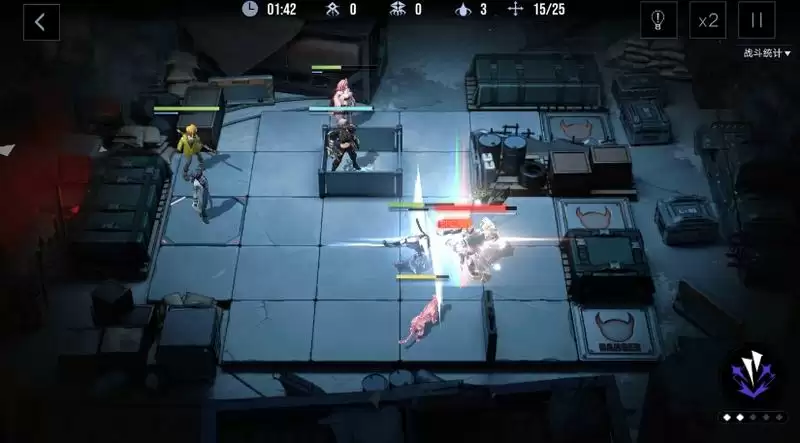Viewport: 800px width, 443px height.
Task: Toggle the x2 game speed button
Action: point(708,20)
